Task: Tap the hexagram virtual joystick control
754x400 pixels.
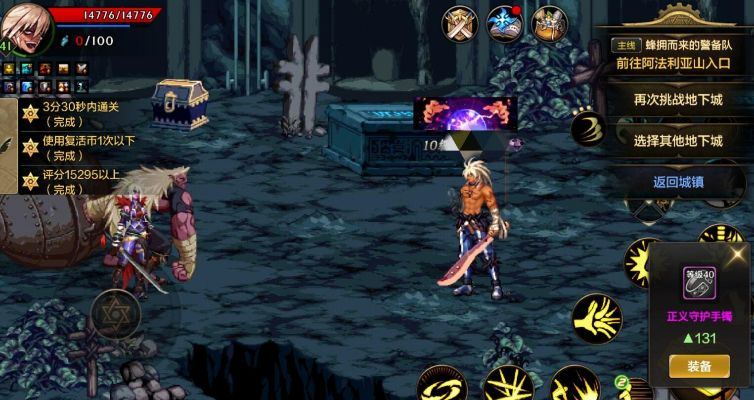Action: pyautogui.click(x=113, y=314)
